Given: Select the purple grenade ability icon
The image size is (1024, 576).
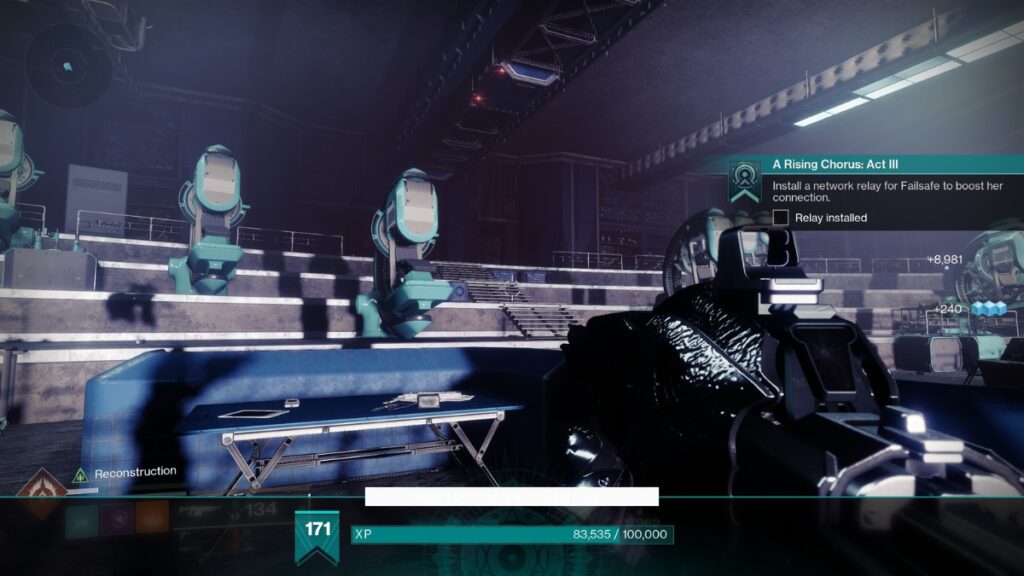Looking at the screenshot, I should (x=118, y=518).
